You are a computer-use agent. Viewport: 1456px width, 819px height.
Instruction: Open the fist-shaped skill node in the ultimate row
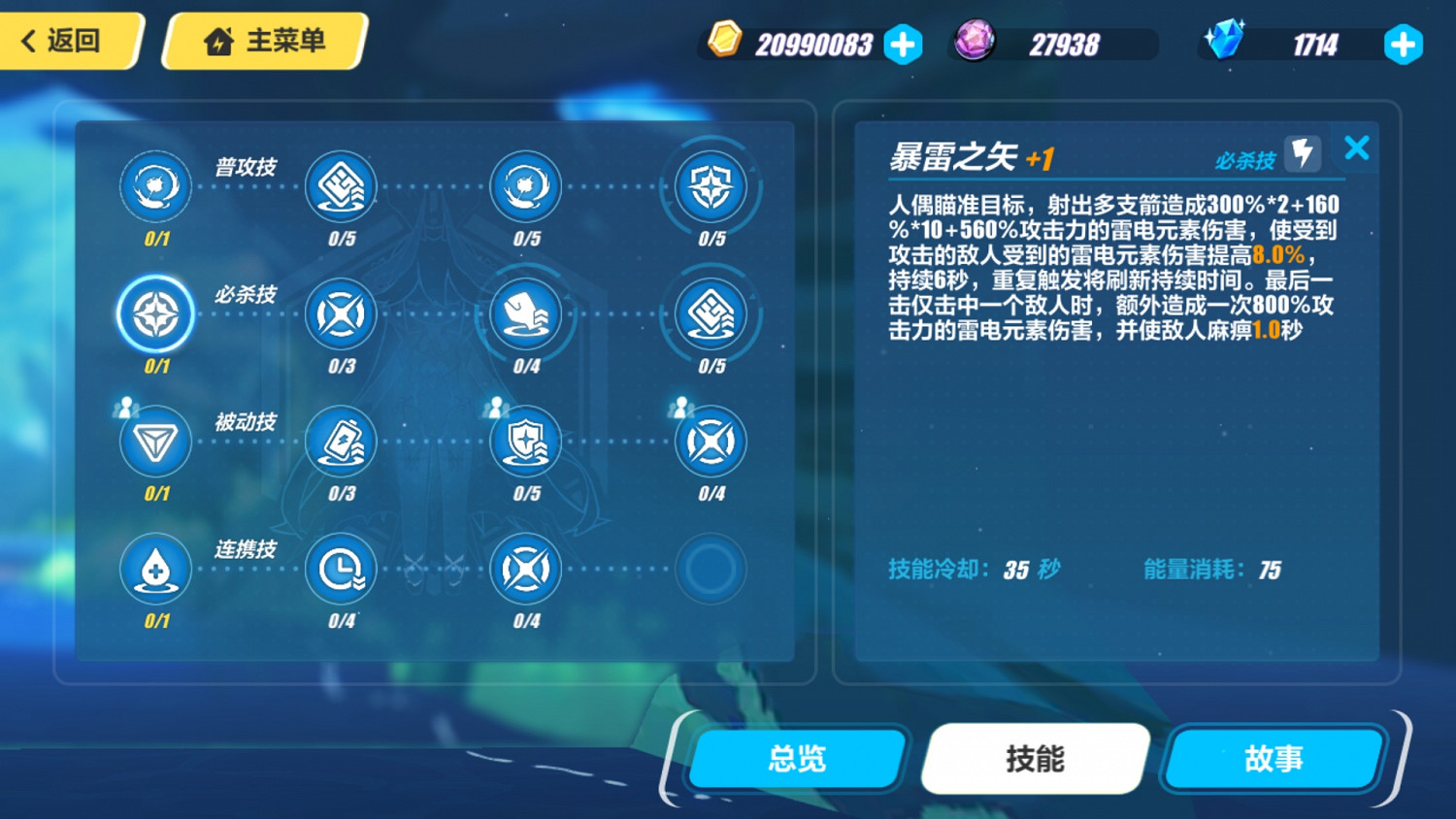coord(525,314)
